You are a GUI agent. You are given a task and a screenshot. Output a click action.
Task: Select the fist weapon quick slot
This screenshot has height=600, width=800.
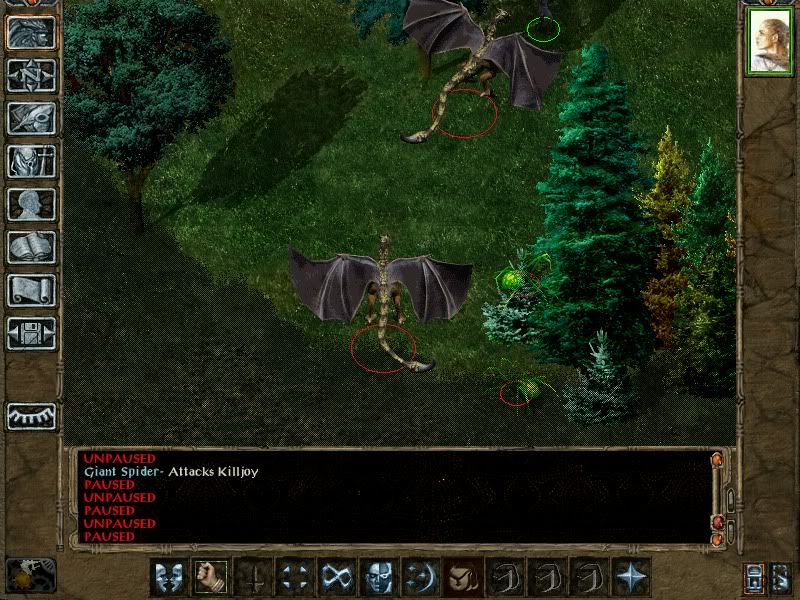[x=209, y=576]
